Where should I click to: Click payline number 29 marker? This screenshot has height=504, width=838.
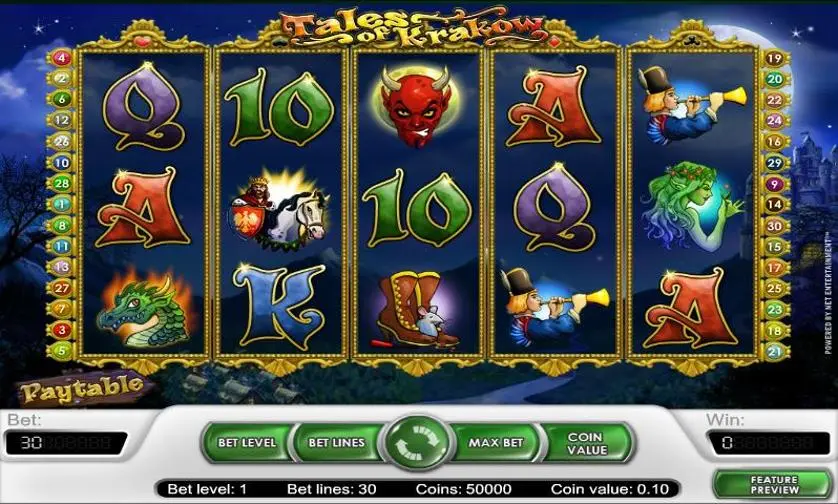click(x=773, y=163)
